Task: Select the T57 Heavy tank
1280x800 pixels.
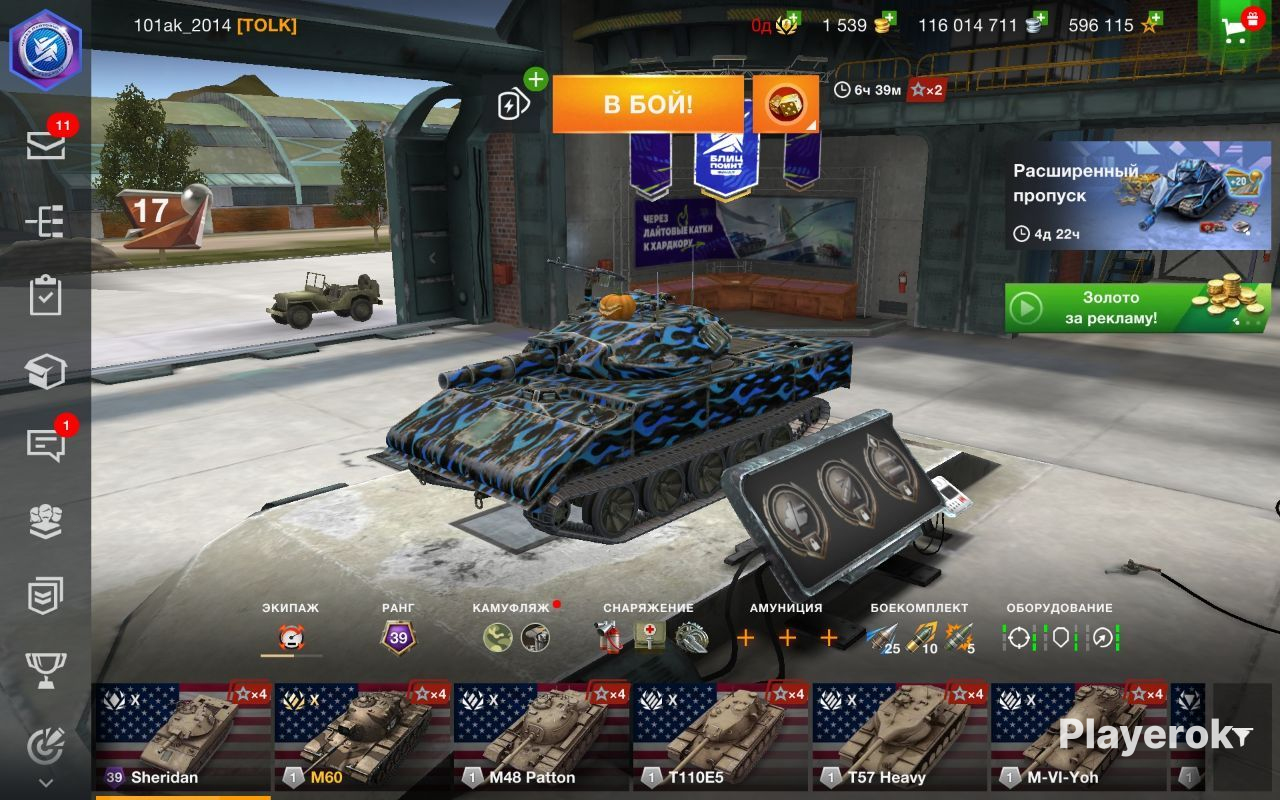Action: (x=899, y=735)
